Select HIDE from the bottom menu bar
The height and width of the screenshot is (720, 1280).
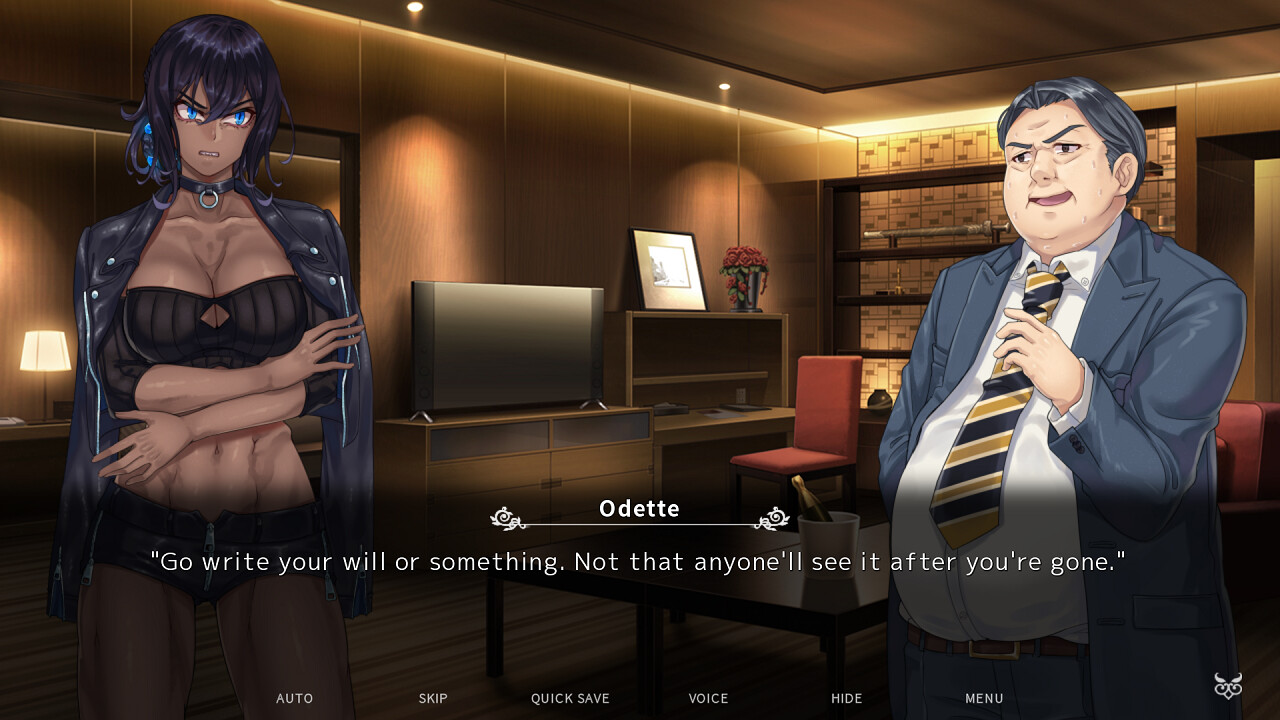point(846,698)
